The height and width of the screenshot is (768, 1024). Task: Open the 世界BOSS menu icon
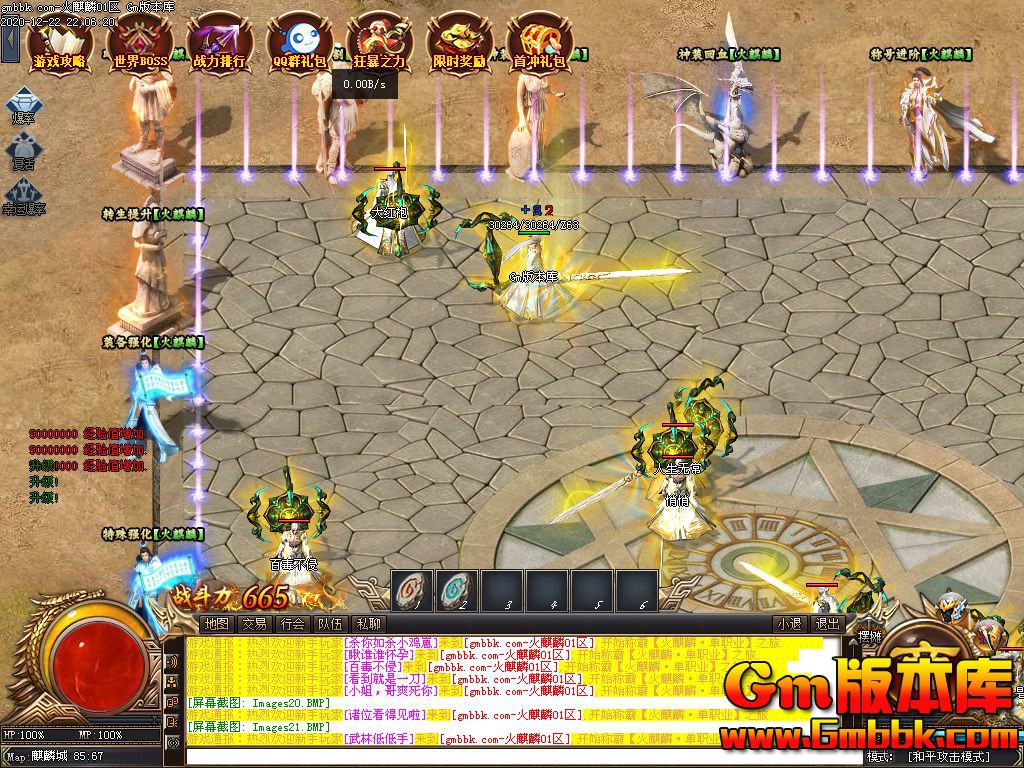140,44
